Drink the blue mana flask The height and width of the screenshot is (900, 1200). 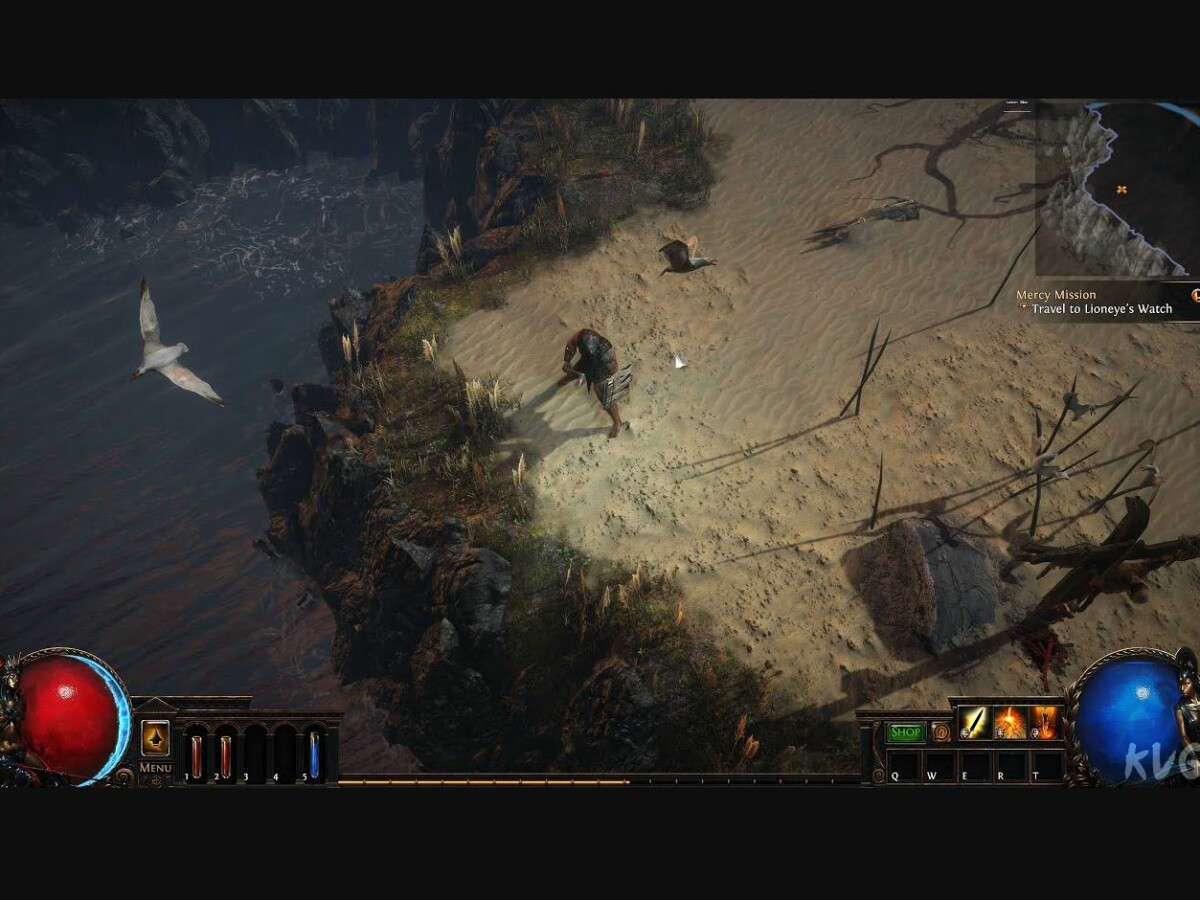(x=314, y=755)
